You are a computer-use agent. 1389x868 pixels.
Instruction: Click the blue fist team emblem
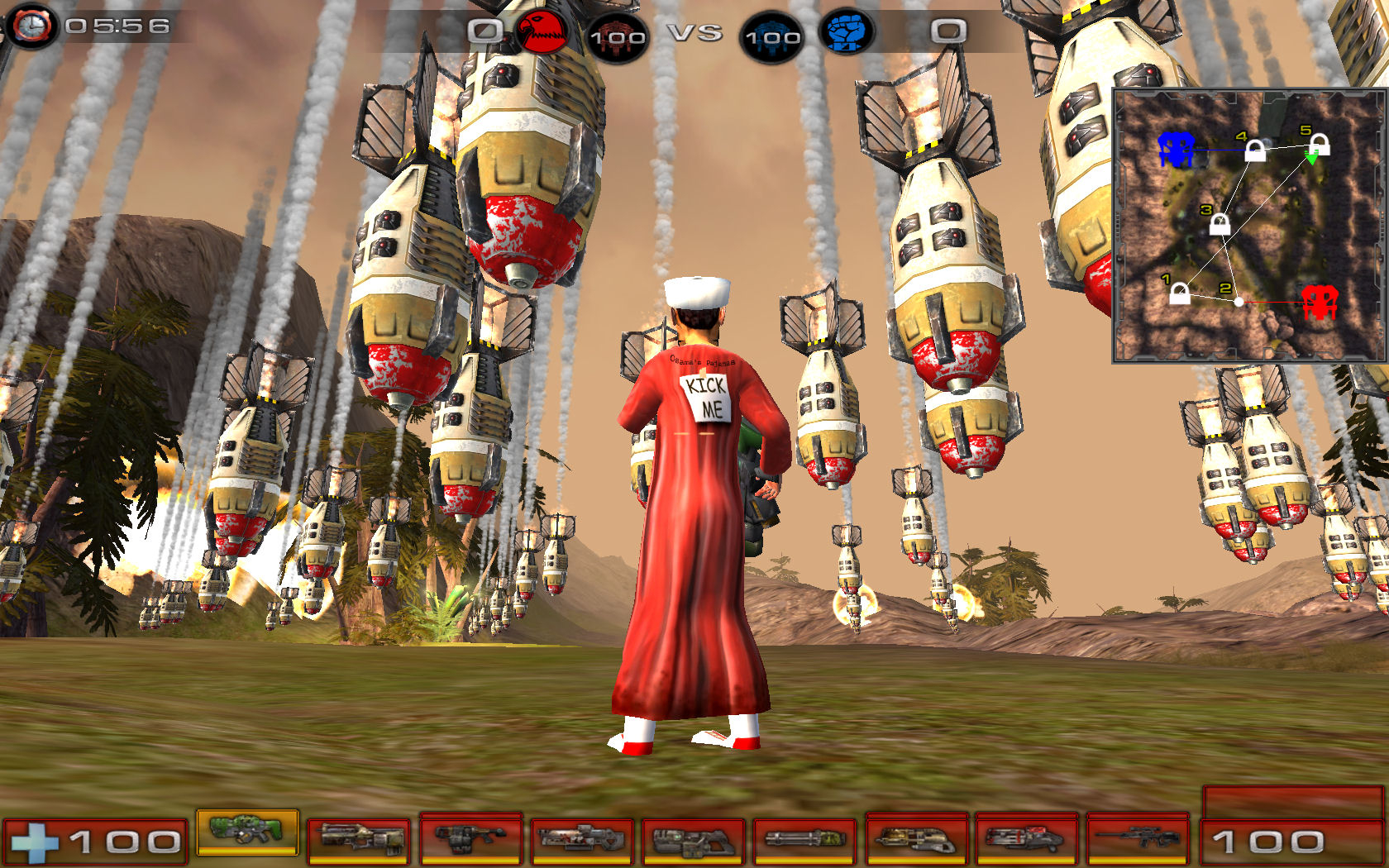[846, 33]
